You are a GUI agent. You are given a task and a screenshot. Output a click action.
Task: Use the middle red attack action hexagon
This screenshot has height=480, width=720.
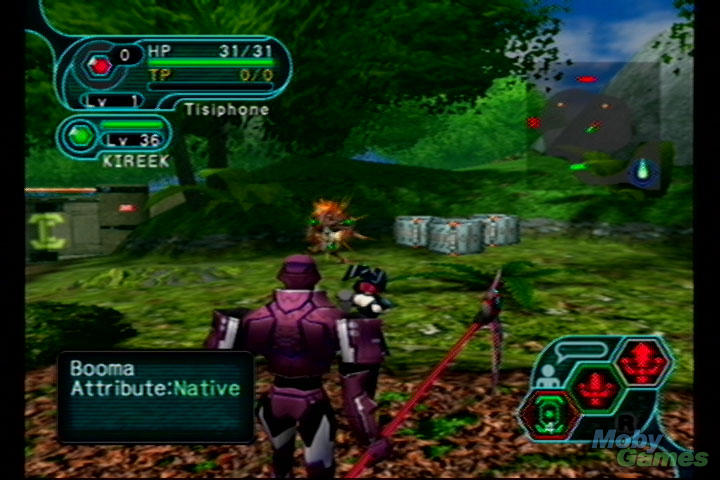[x=597, y=385]
